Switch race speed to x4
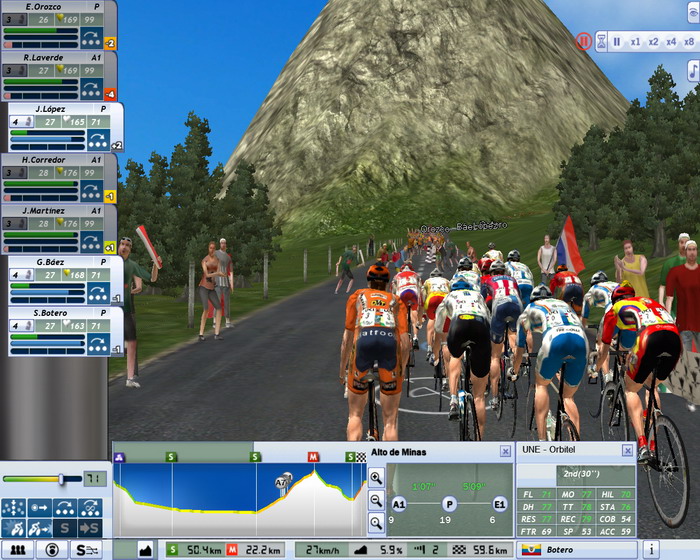This screenshot has height=560, width=700. [671, 42]
